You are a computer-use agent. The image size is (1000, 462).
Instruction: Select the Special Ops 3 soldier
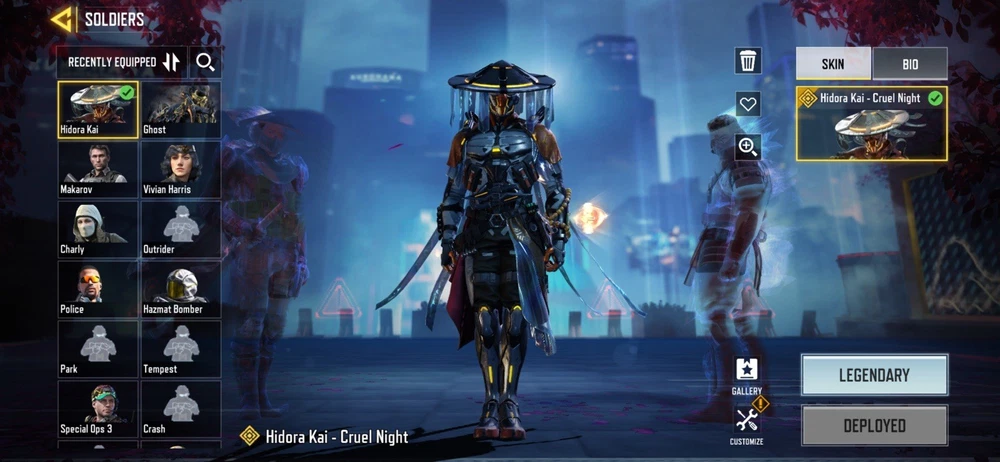click(98, 409)
